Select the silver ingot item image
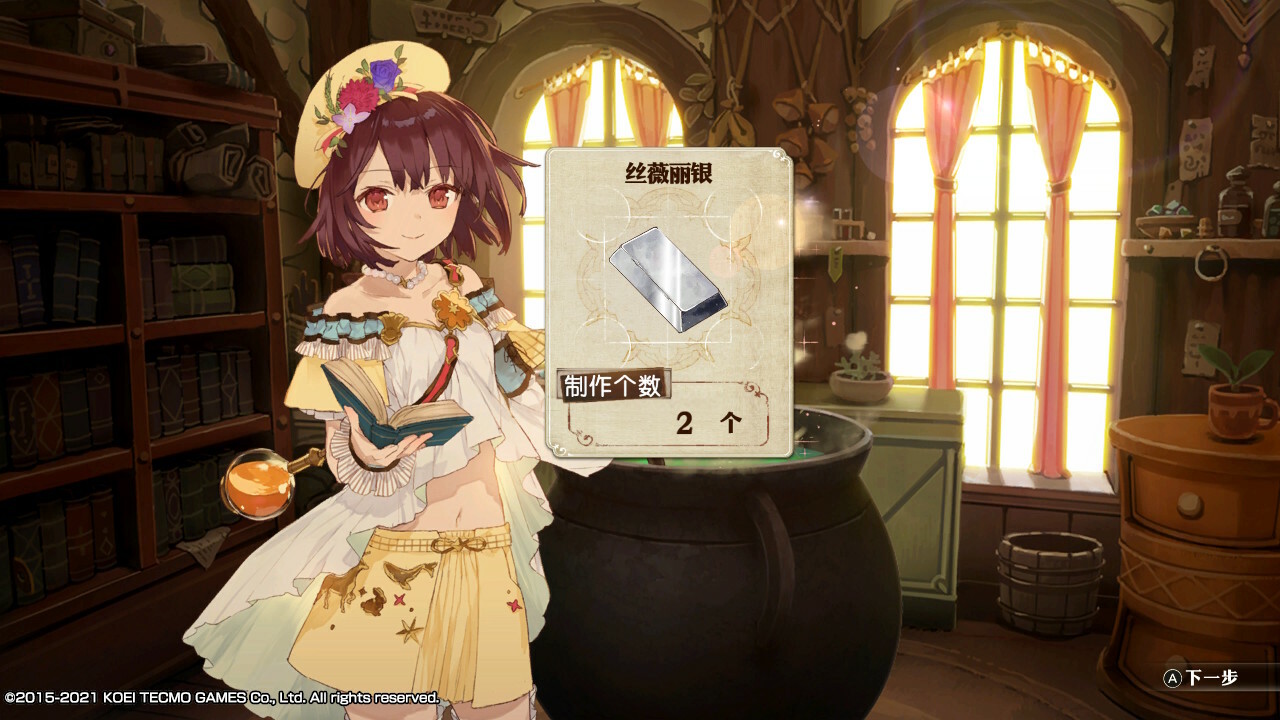The image size is (1280, 720). click(667, 279)
